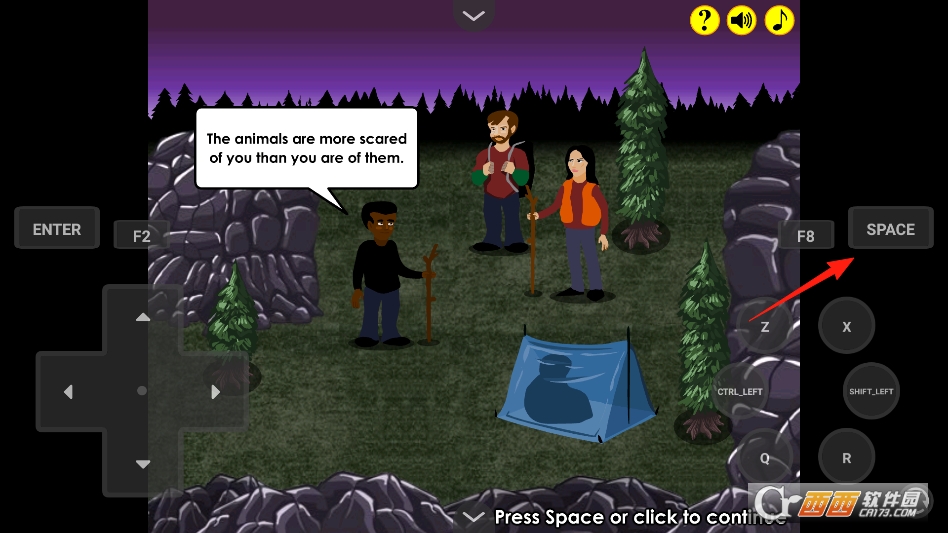This screenshot has height=533, width=948.
Task: Tap the CTRL_LEFT round button
Action: 741,391
